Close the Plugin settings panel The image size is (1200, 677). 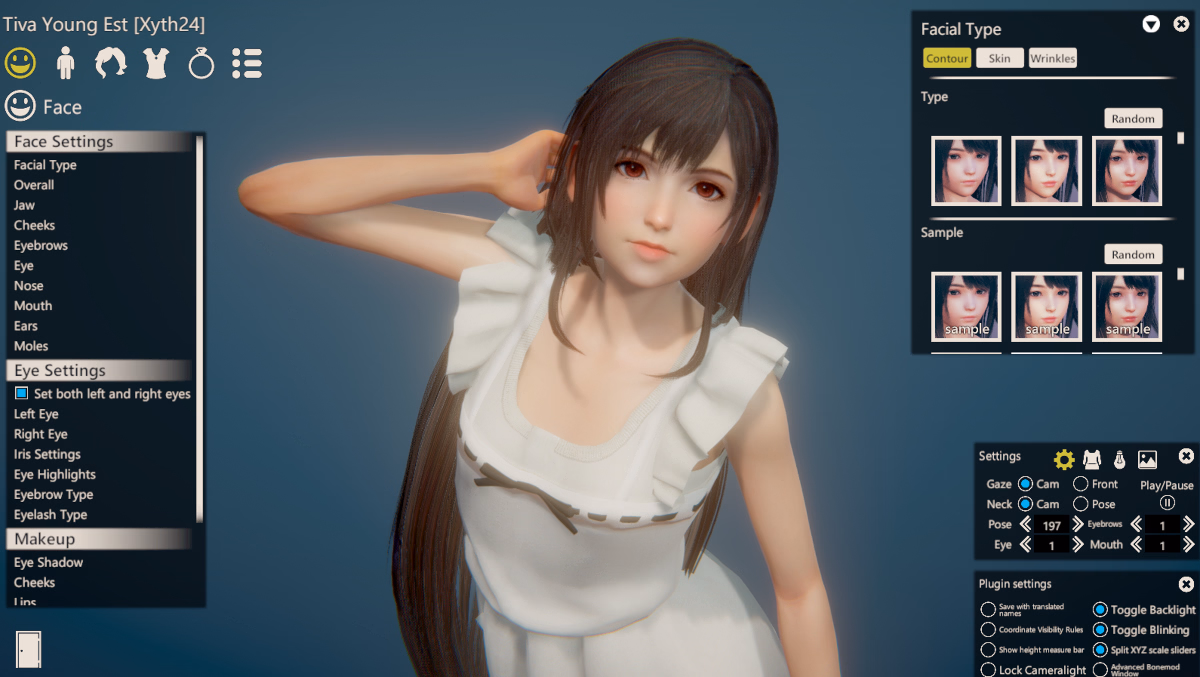click(1186, 584)
